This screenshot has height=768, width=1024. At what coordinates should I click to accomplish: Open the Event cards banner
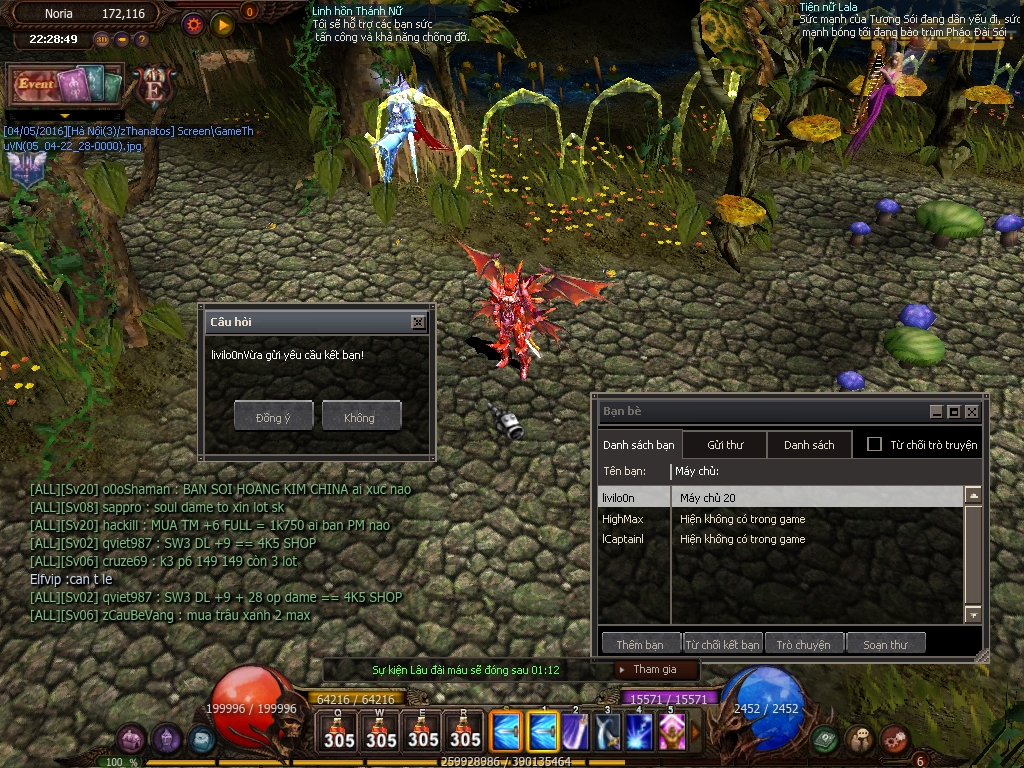pyautogui.click(x=65, y=86)
